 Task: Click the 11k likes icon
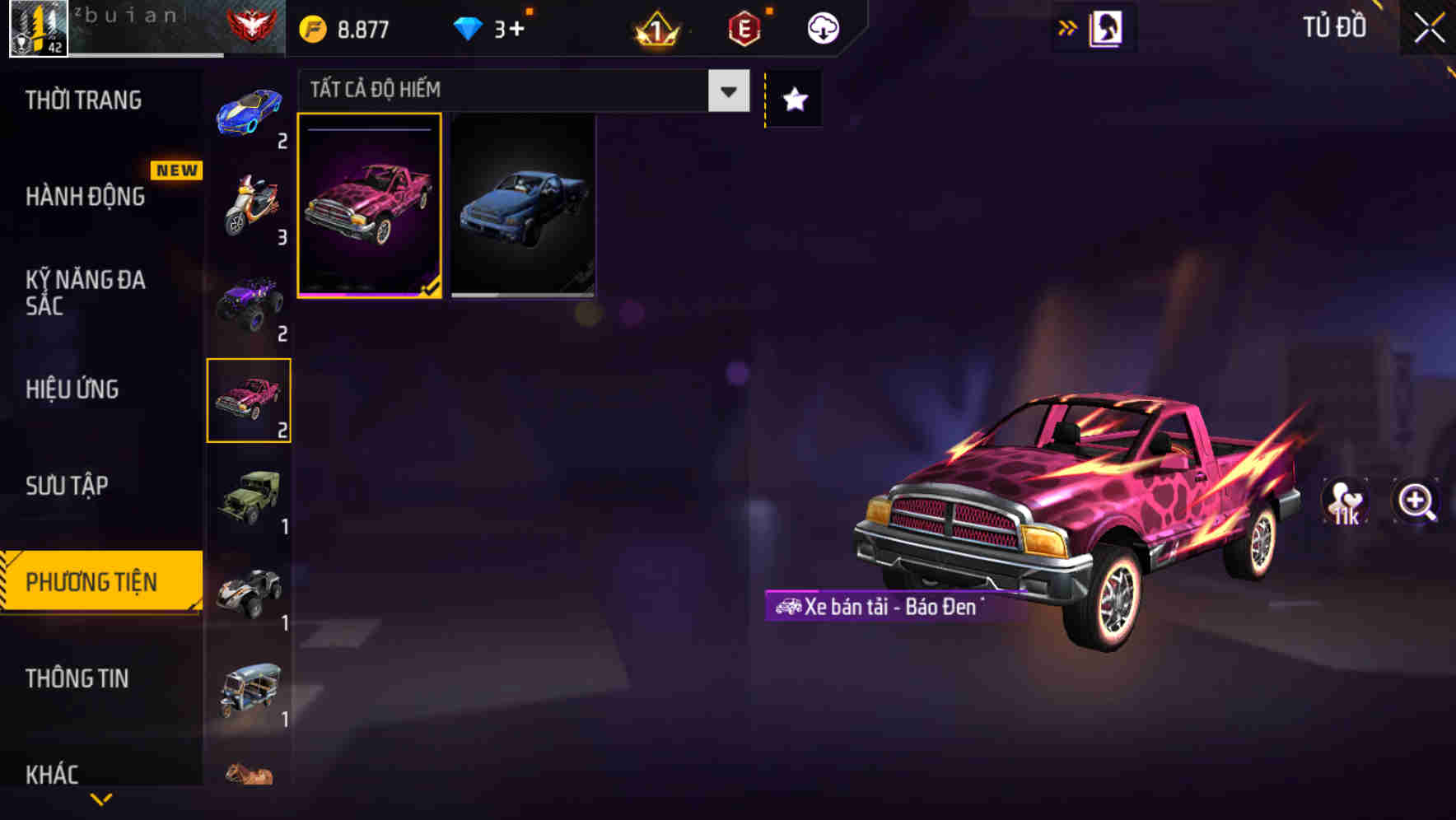[x=1346, y=502]
